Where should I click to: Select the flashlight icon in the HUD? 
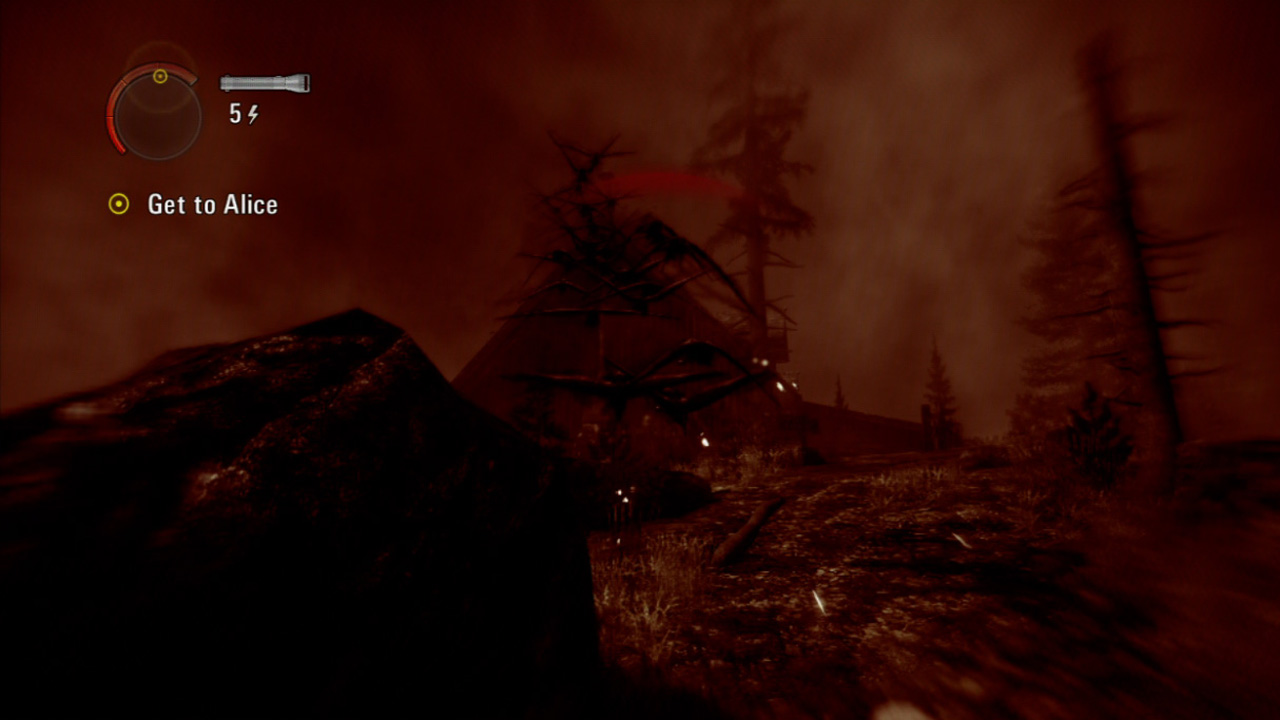coord(264,83)
